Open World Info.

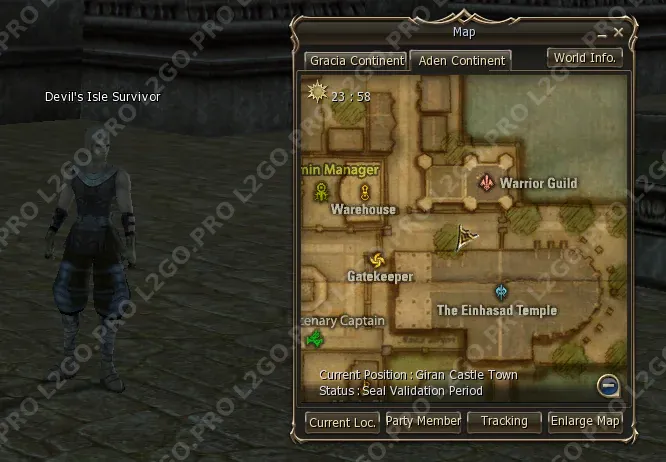585,58
